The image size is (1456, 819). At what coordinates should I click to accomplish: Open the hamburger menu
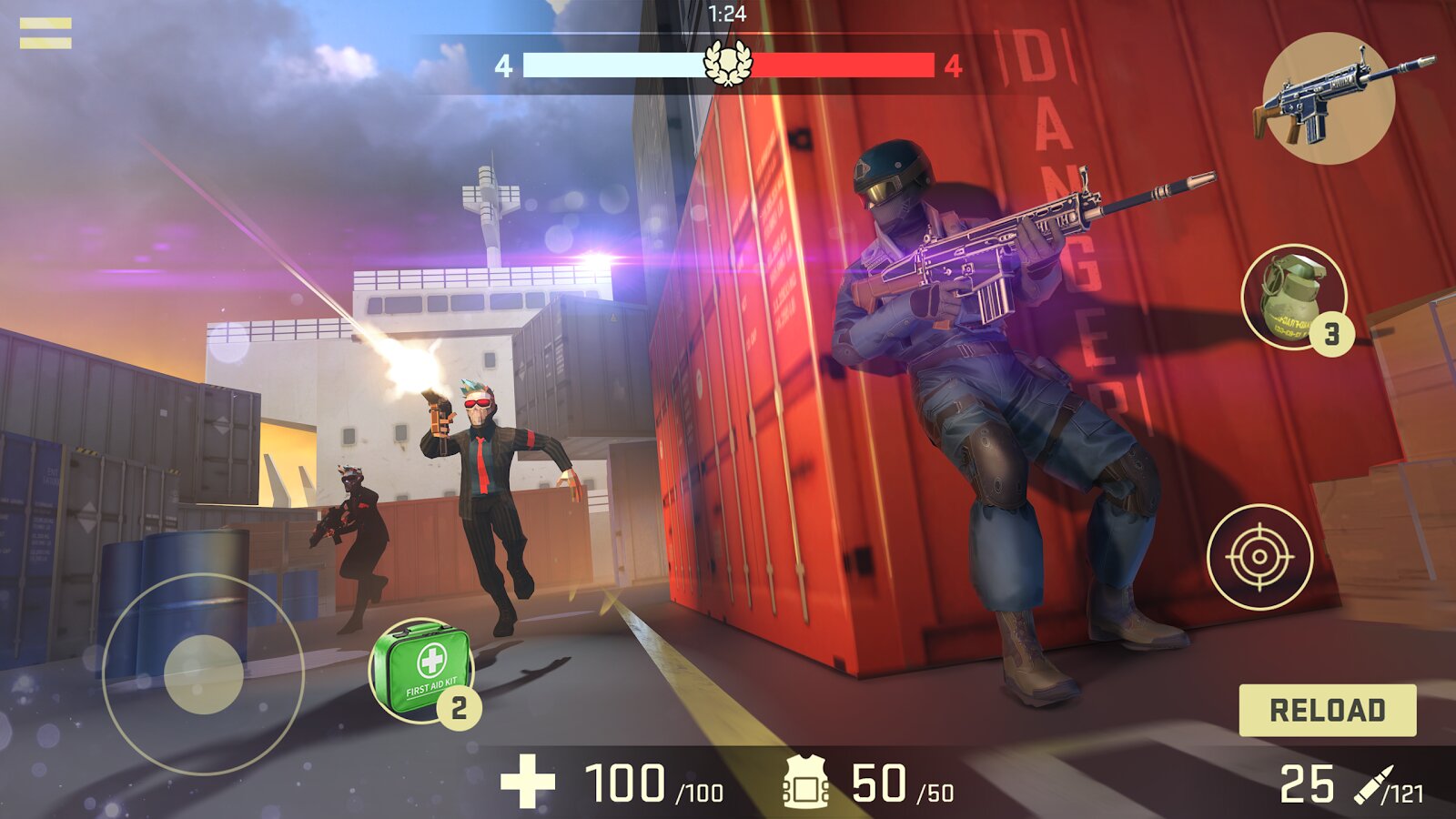pos(45,34)
